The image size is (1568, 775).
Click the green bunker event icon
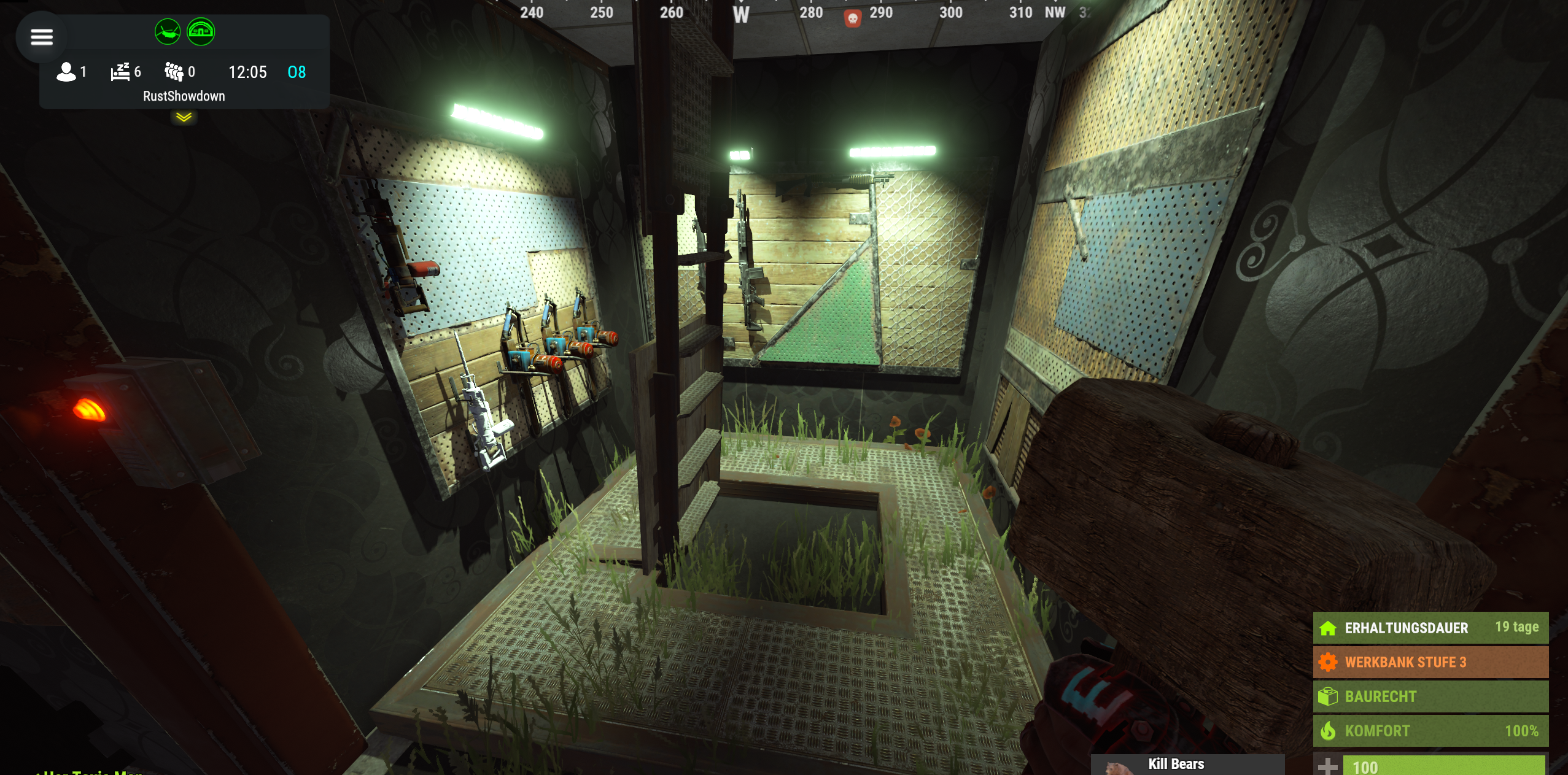[201, 31]
